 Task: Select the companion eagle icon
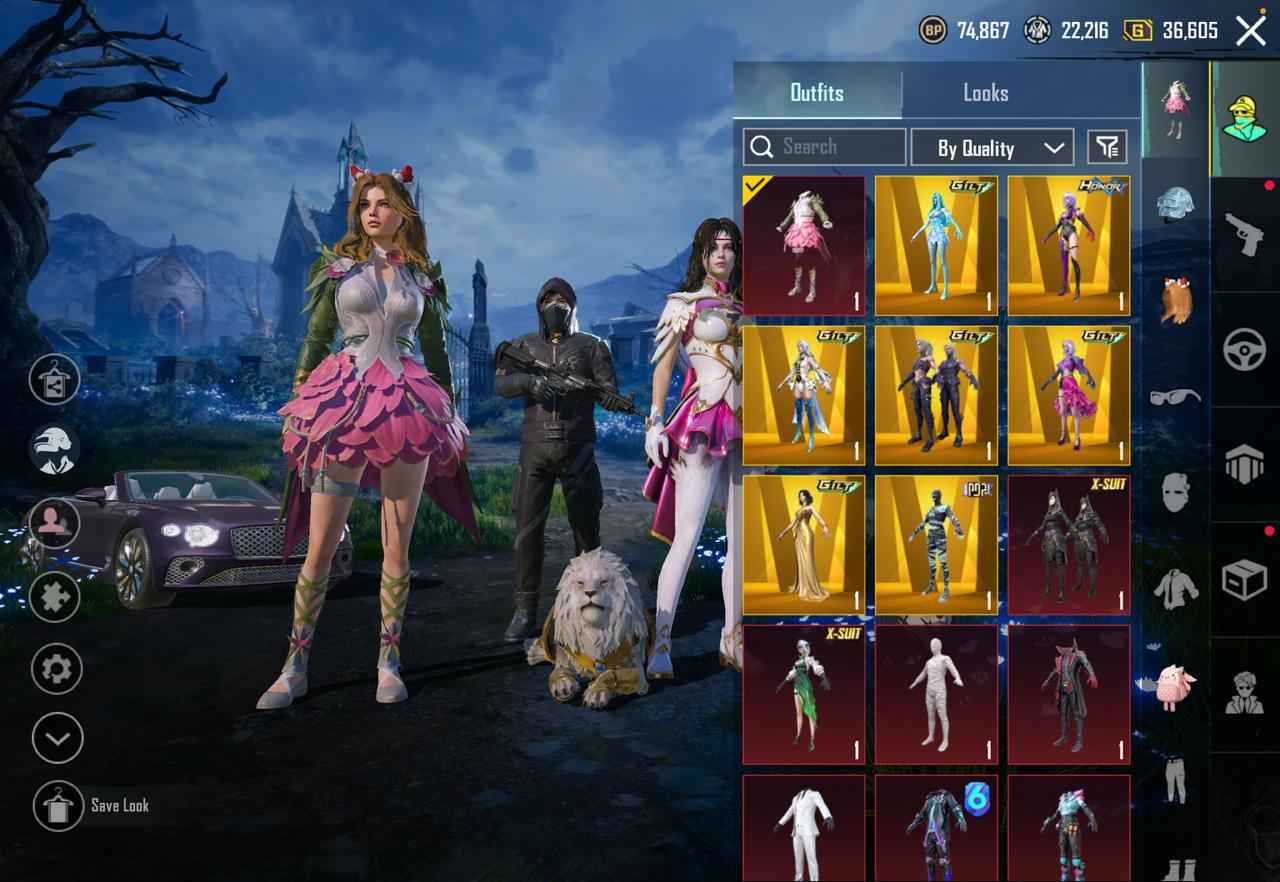coord(55,448)
